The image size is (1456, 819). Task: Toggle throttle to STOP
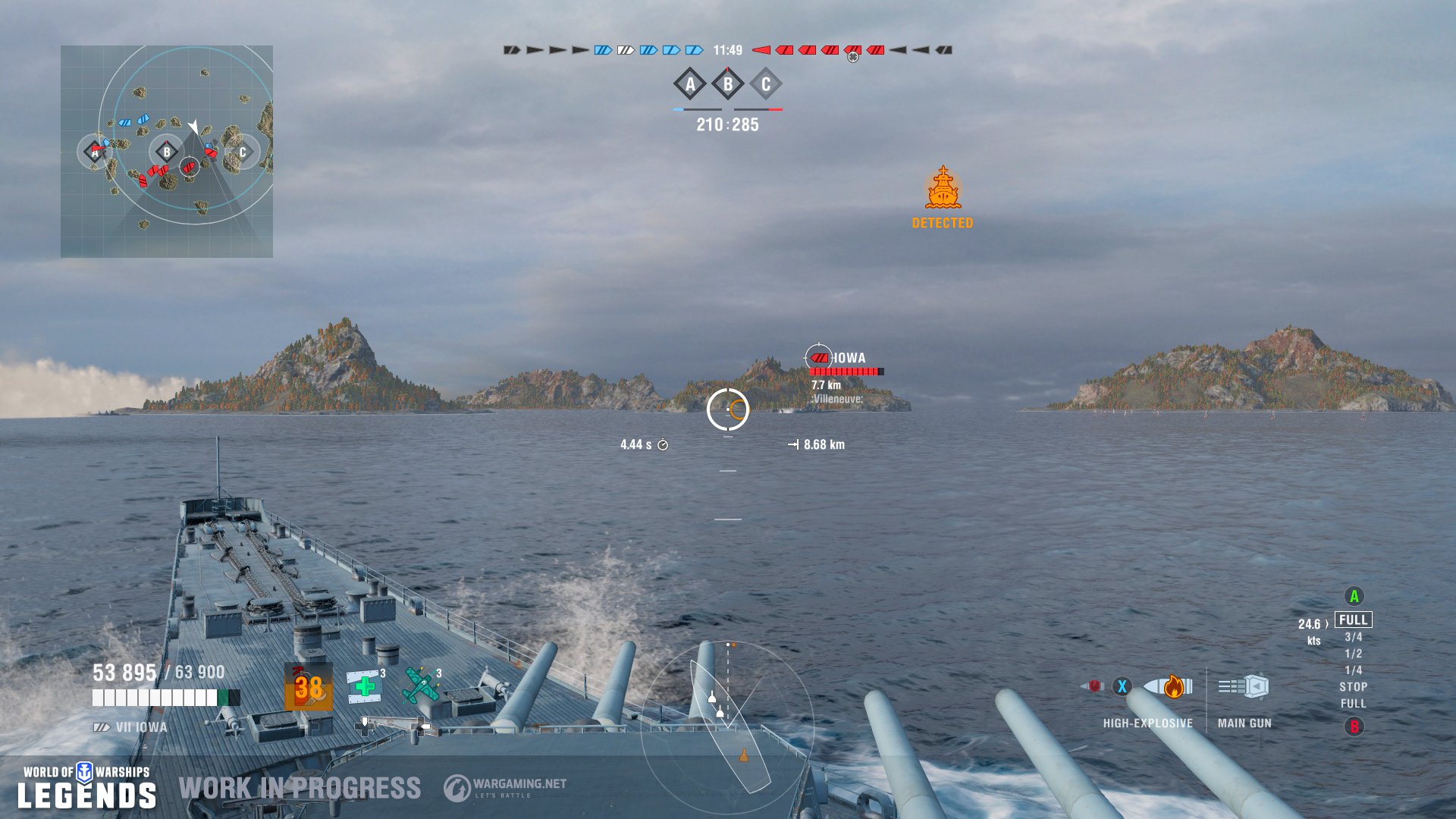click(1354, 687)
